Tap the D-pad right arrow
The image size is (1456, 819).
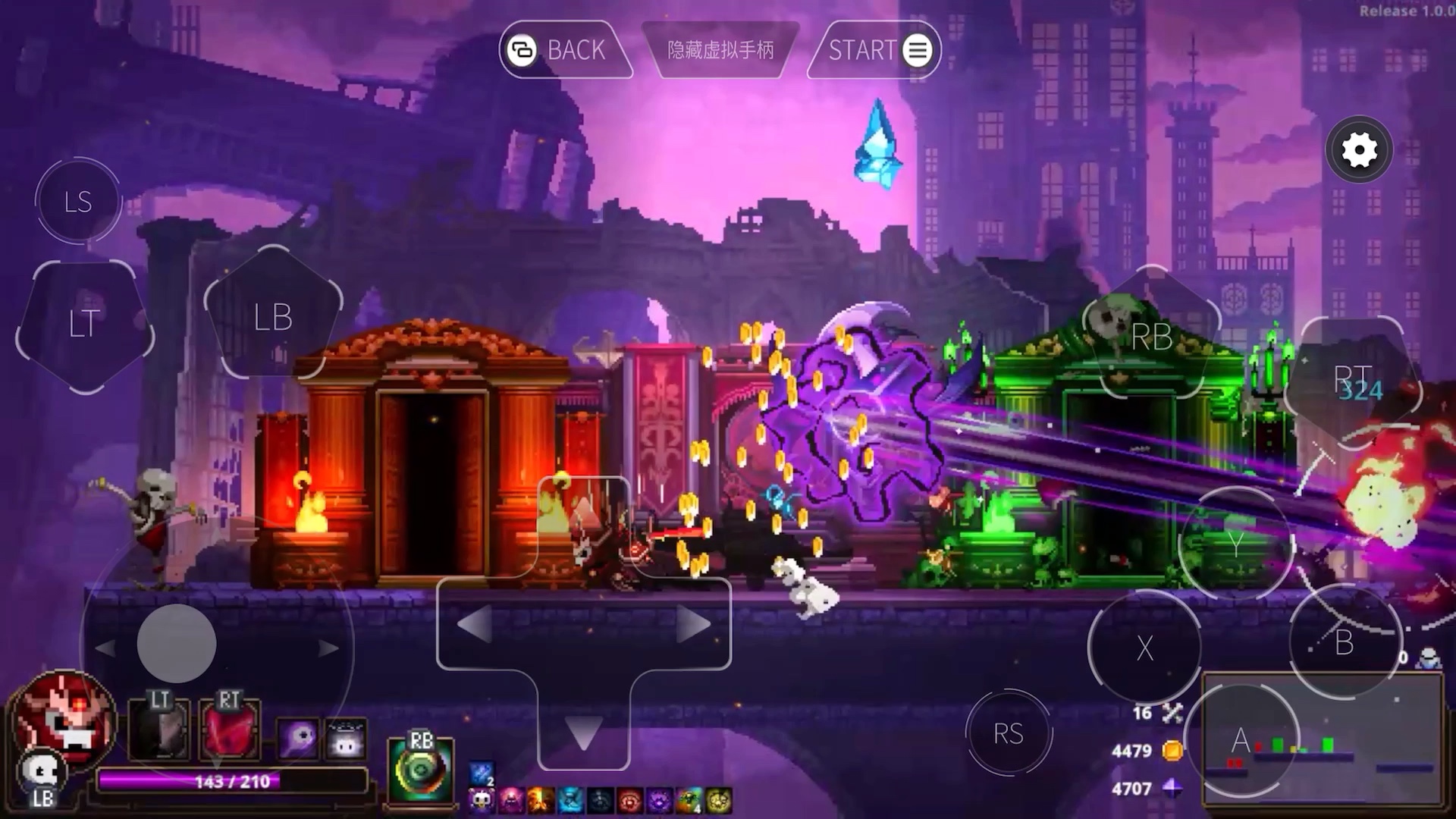pos(692,625)
